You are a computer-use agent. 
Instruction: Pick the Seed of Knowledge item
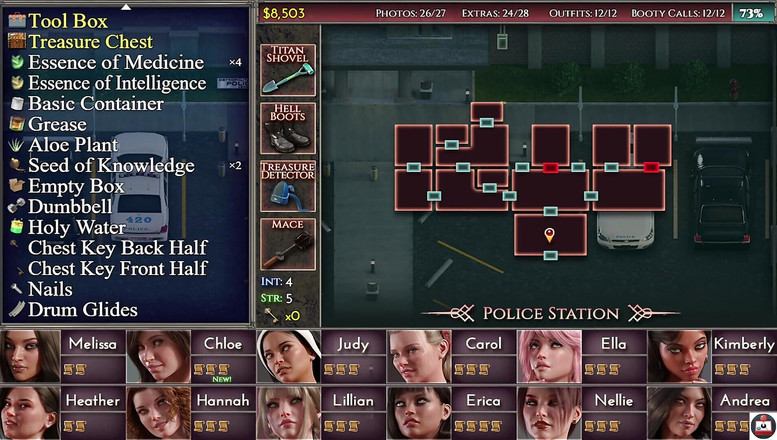pos(111,165)
